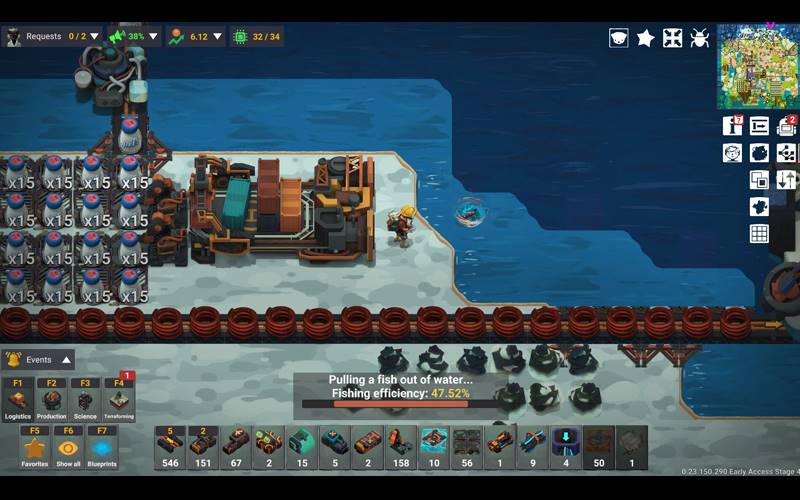Click the bug report icon
800x500 pixels.
click(x=699, y=38)
